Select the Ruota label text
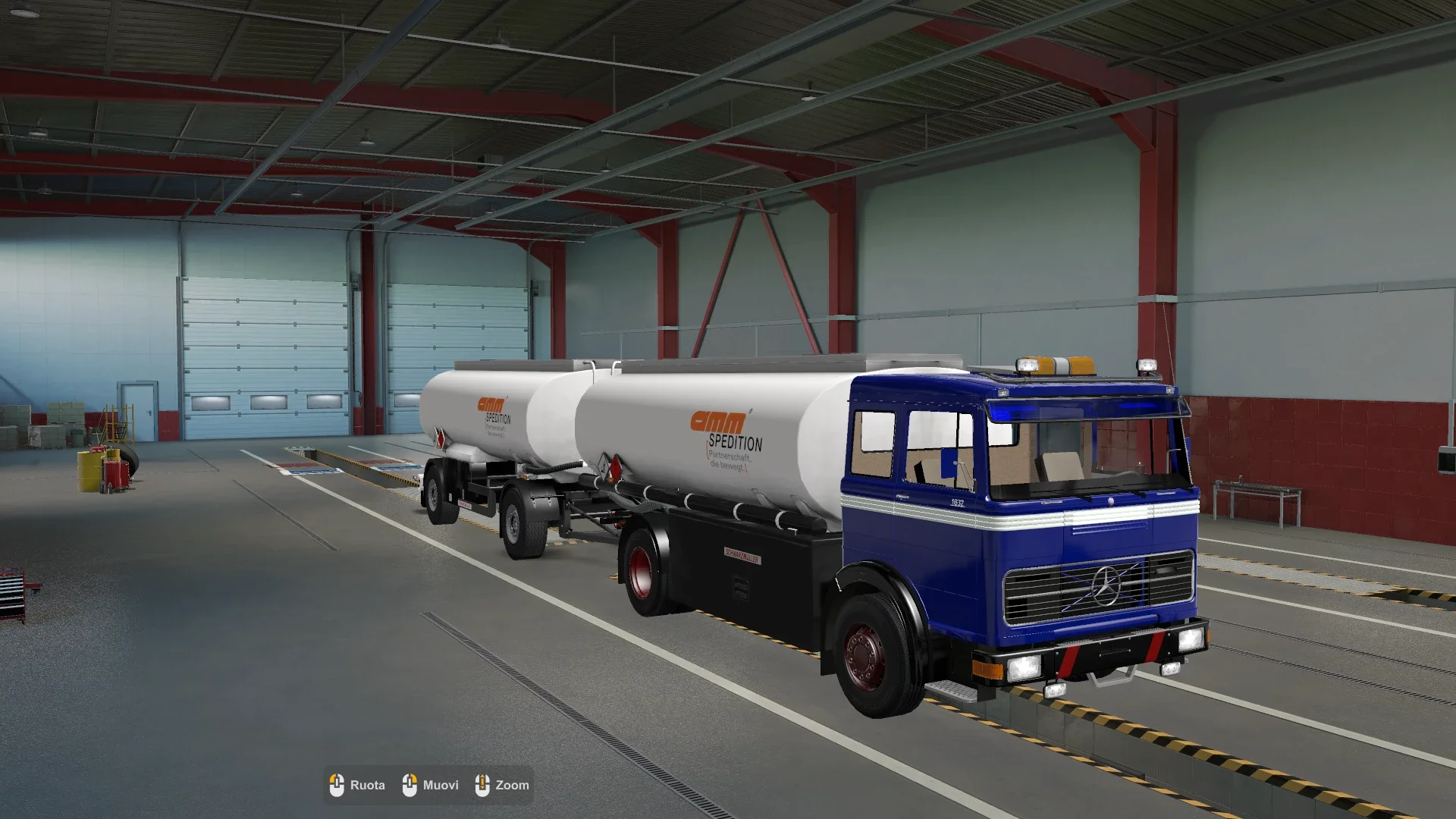 367,785
